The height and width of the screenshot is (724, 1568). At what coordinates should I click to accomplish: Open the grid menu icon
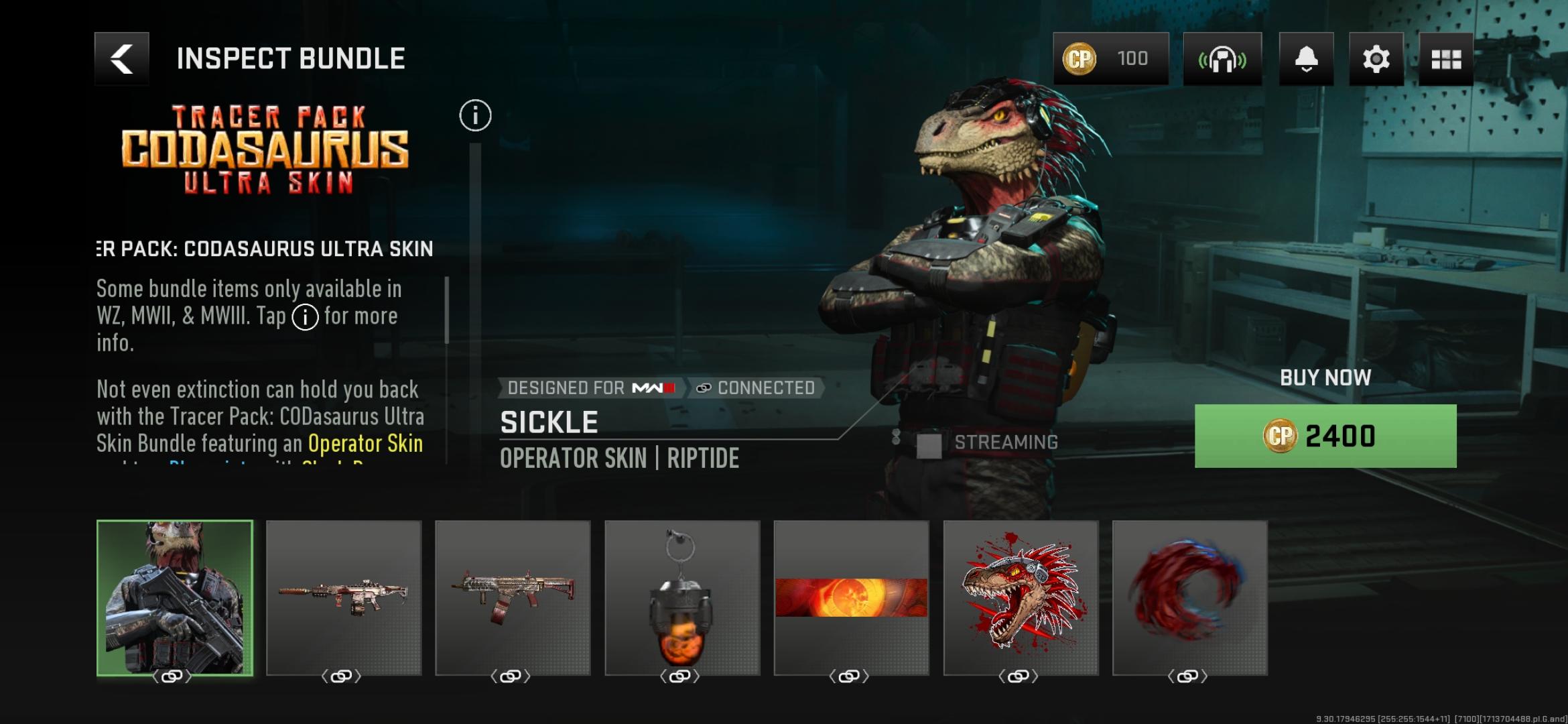click(x=1445, y=59)
